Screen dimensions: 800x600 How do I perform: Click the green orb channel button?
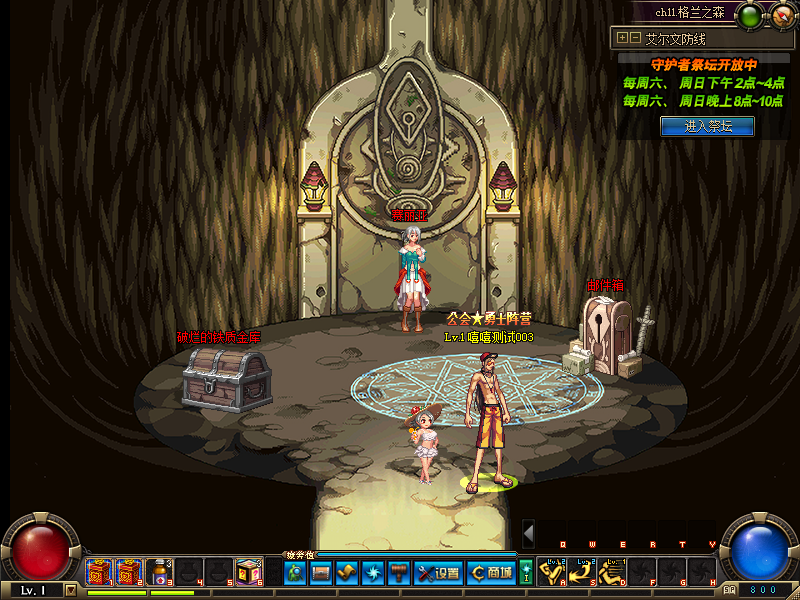[748, 14]
